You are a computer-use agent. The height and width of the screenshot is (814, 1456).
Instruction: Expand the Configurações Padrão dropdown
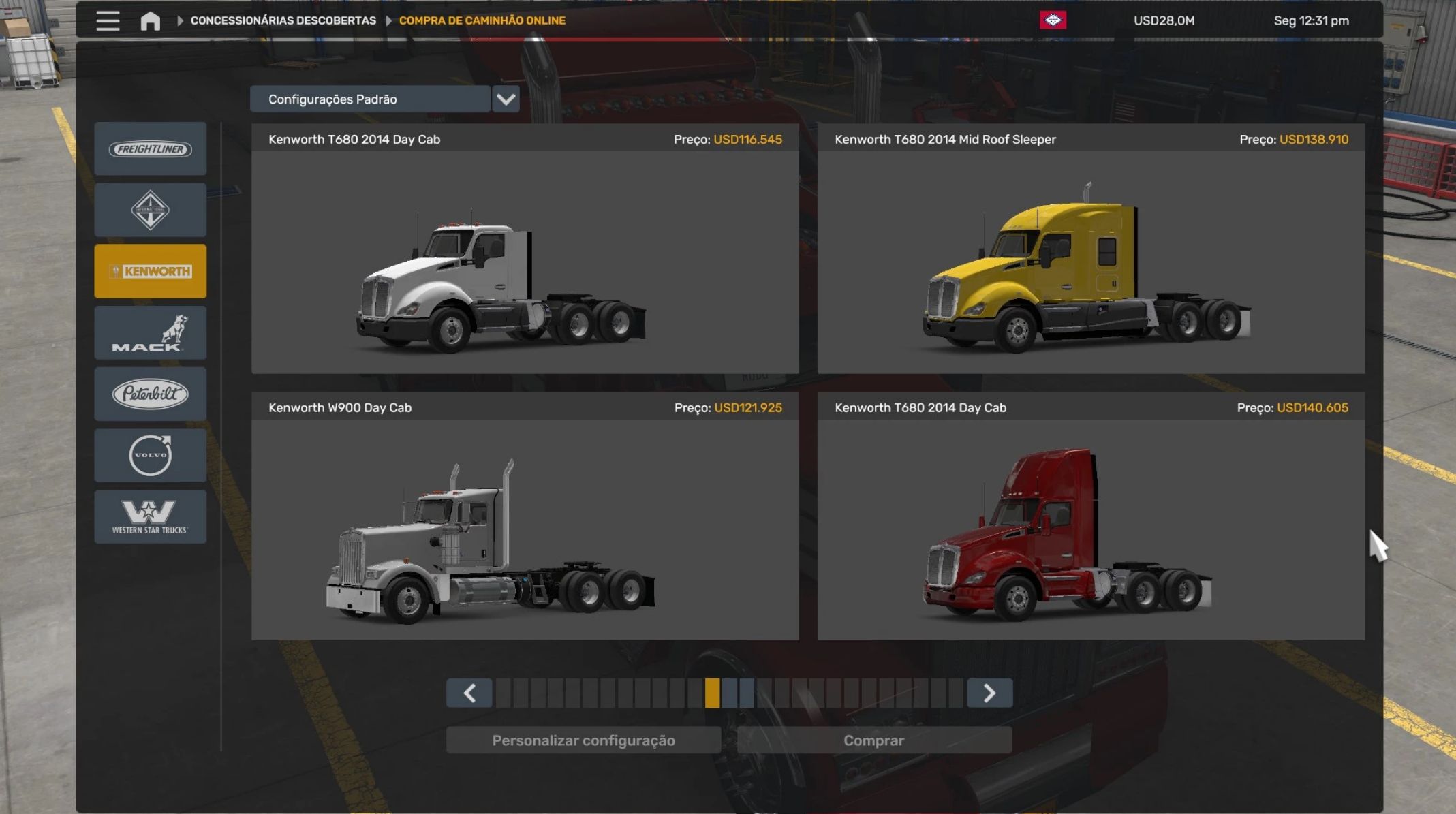[505, 99]
